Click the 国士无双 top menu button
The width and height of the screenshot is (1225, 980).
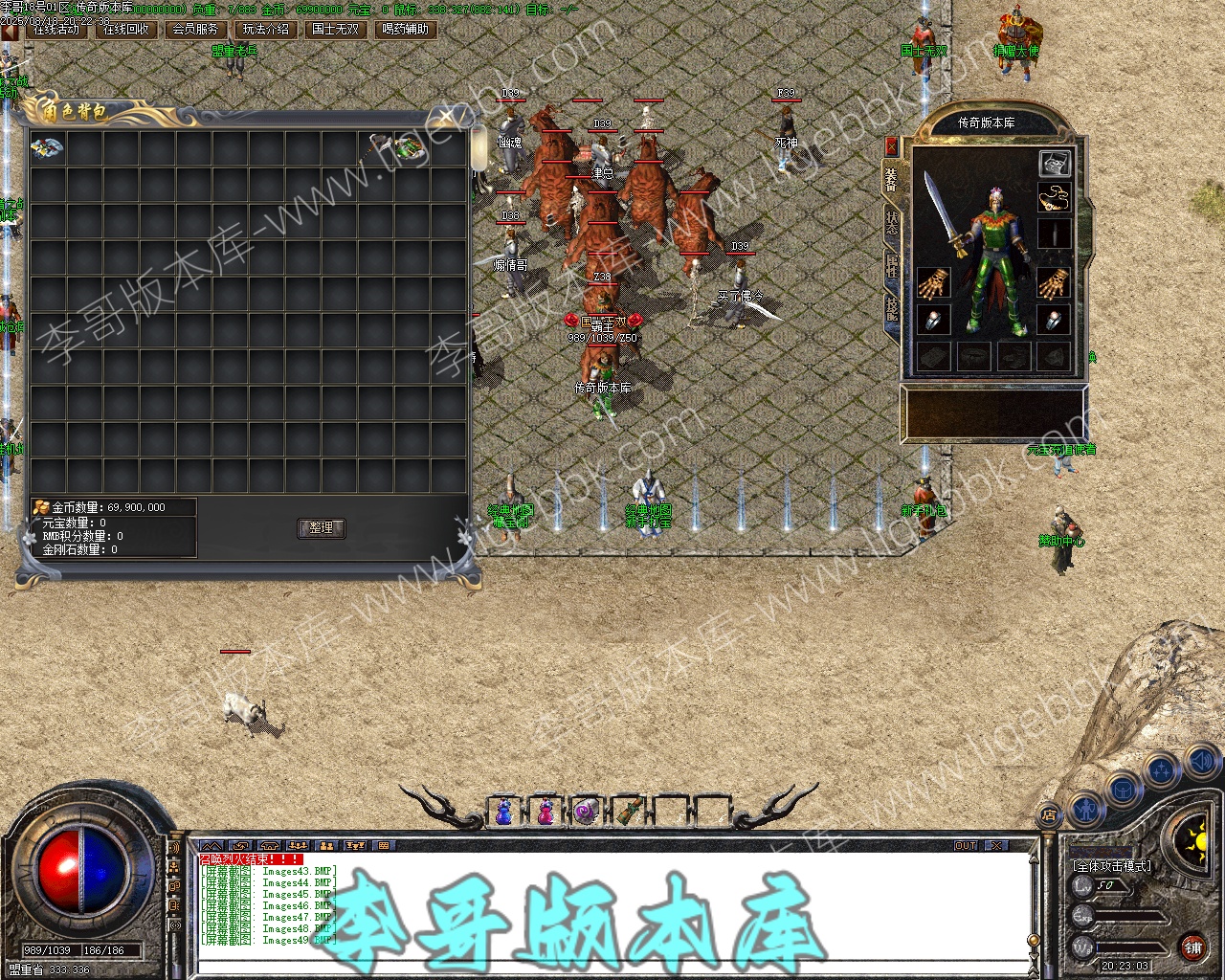pyautogui.click(x=335, y=30)
